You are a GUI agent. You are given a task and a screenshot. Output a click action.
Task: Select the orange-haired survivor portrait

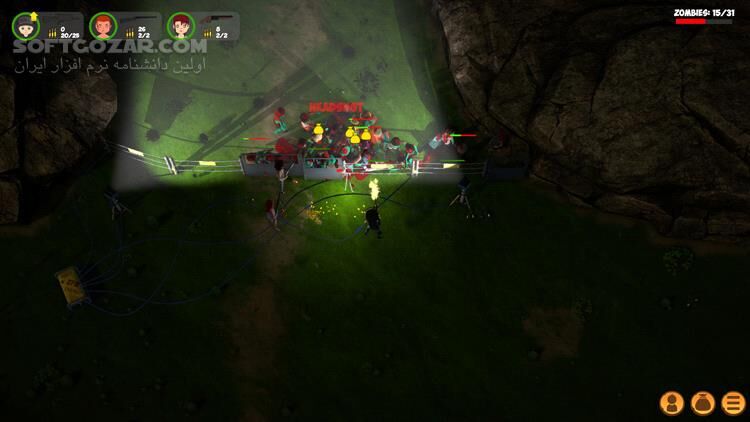pos(102,25)
